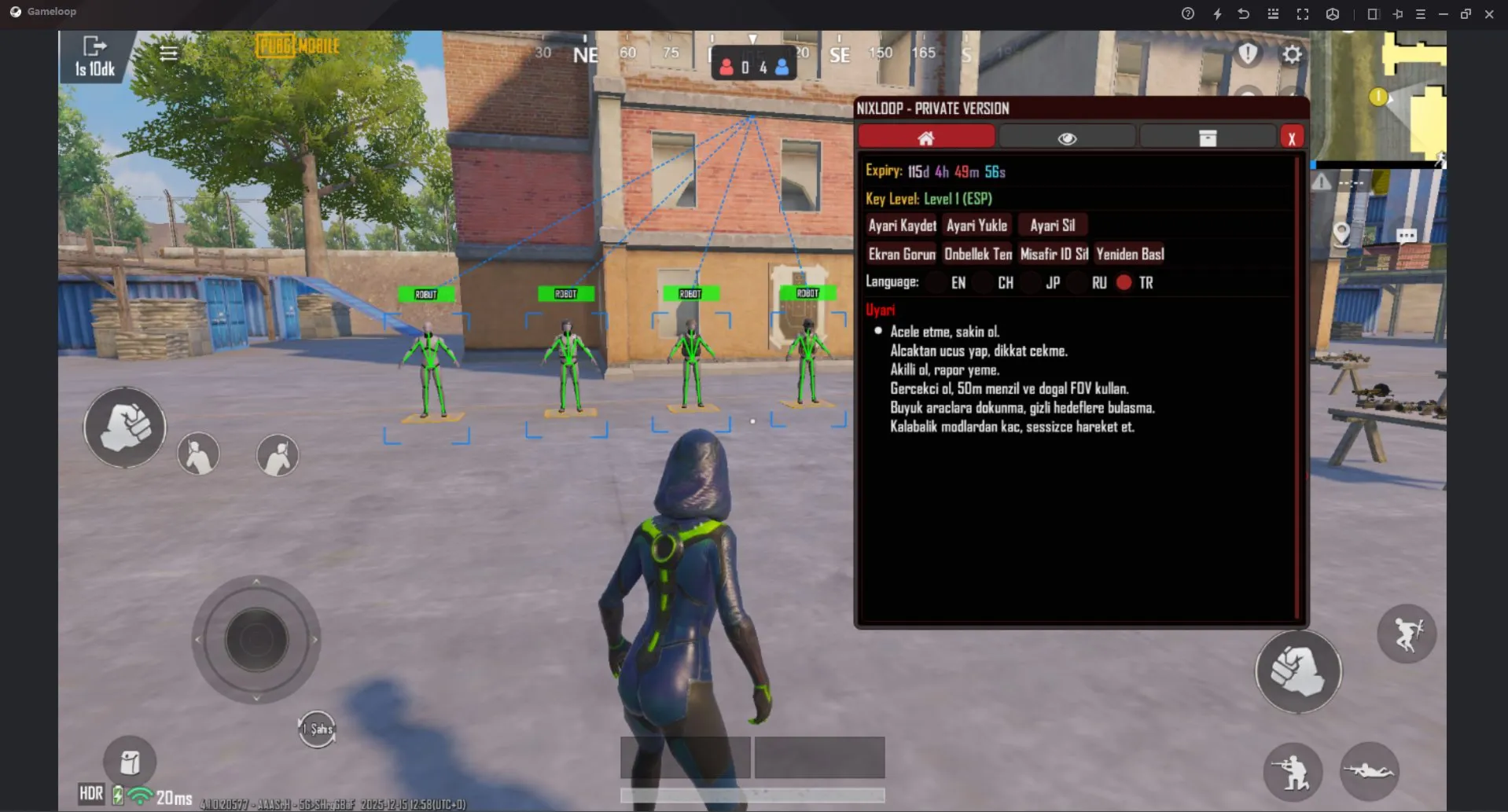Enter fullscreen using the Gameloop toolbar icon
The image size is (1508, 812).
coord(1303,13)
